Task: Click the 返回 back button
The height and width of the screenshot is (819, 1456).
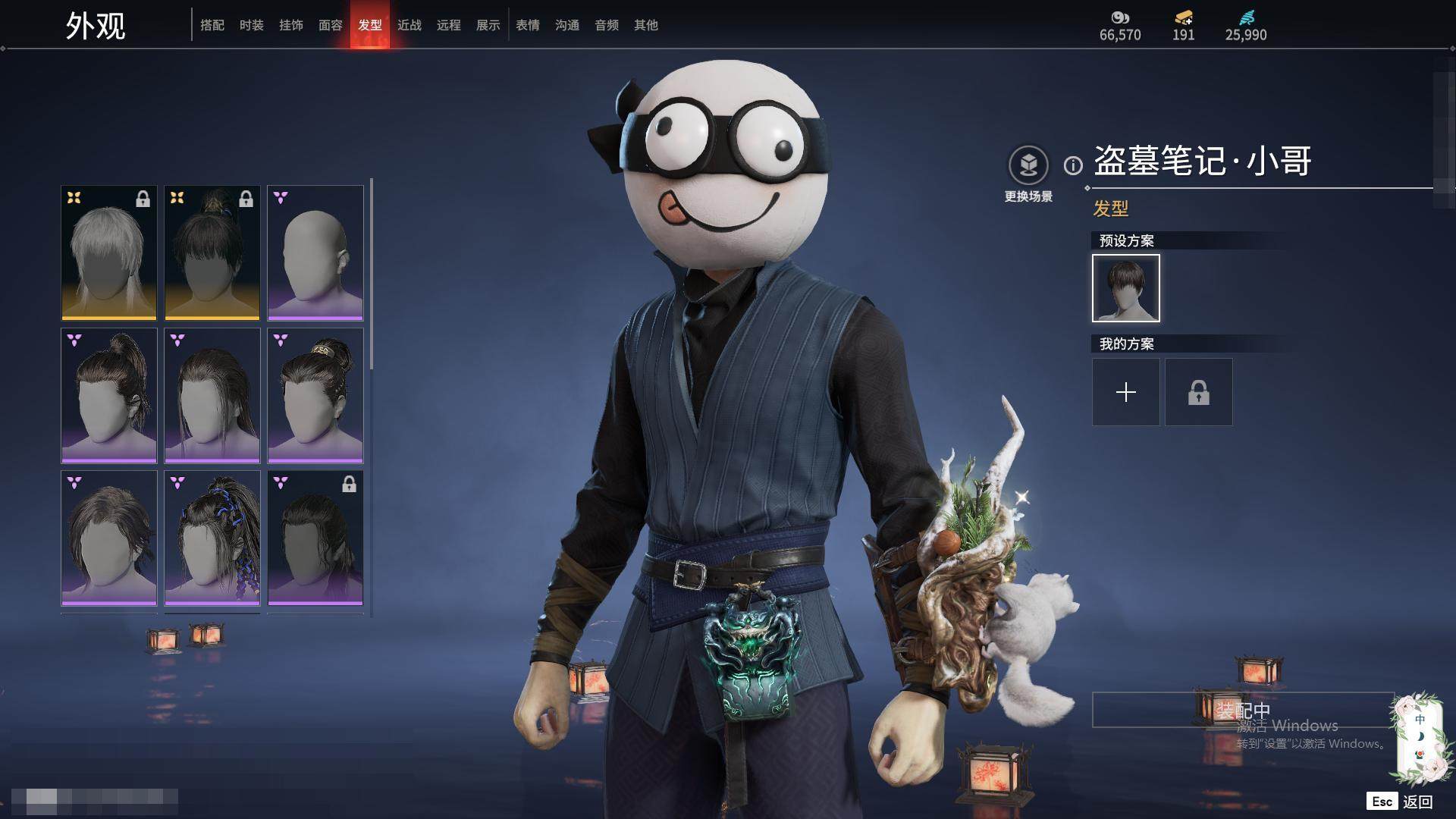Action: [x=1417, y=802]
